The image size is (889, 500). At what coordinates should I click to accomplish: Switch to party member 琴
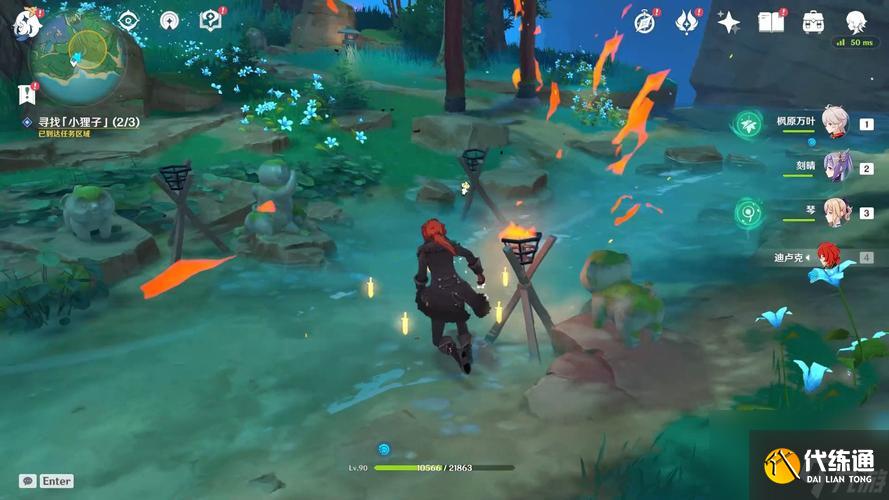[x=833, y=212]
